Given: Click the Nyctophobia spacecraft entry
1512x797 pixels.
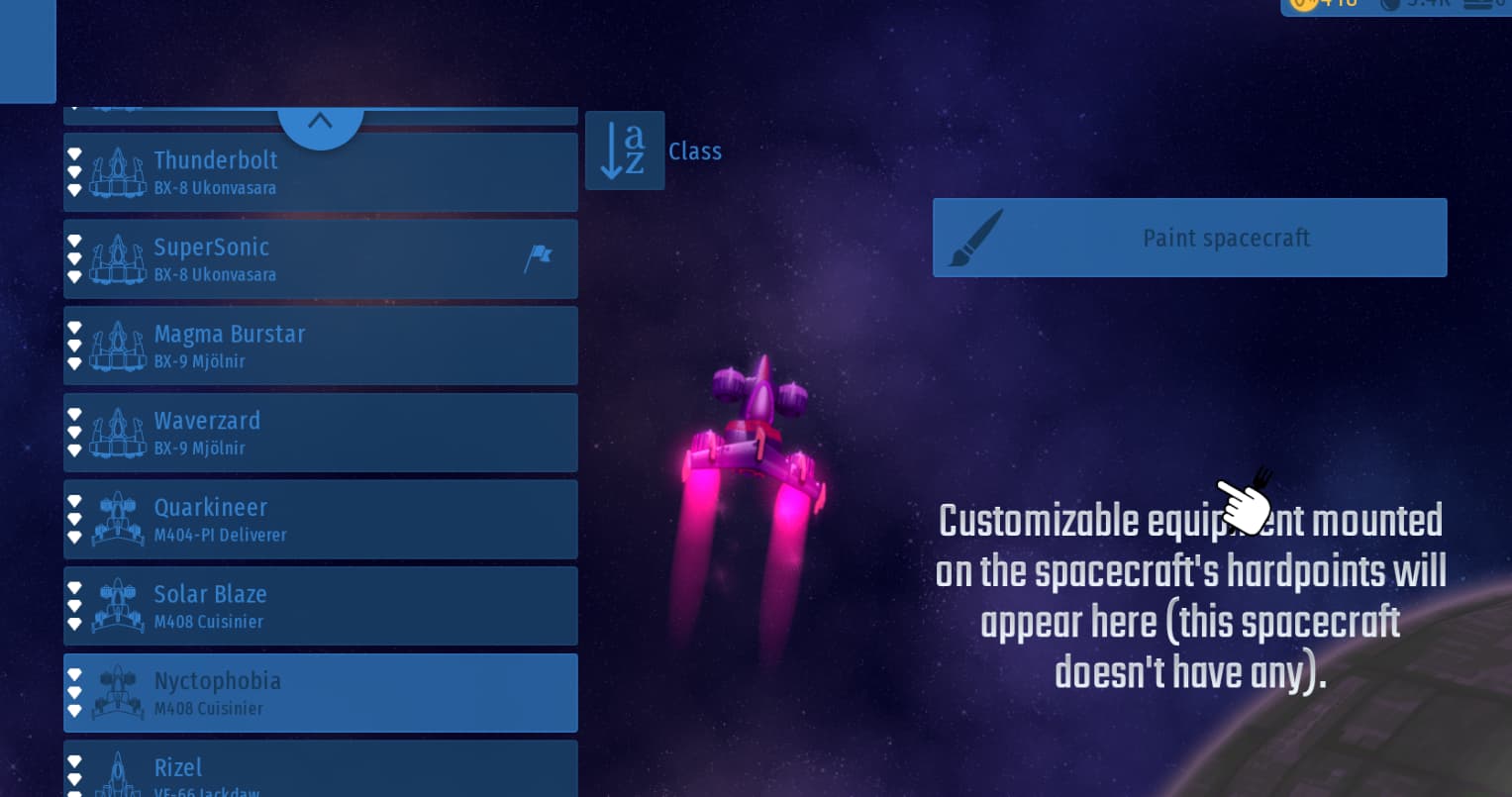Looking at the screenshot, I should tap(320, 693).
